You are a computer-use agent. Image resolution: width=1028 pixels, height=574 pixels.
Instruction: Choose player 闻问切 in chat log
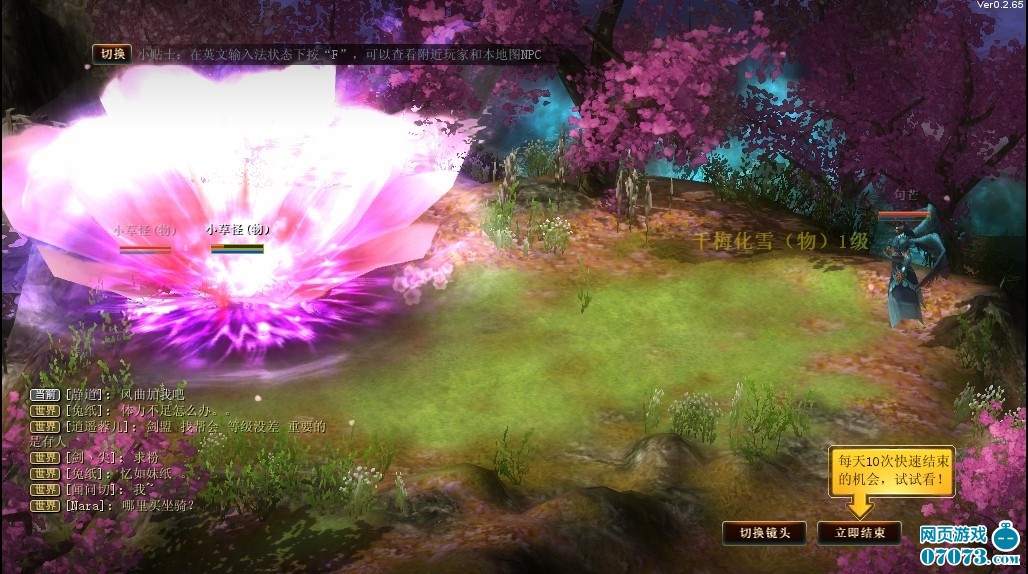90,490
